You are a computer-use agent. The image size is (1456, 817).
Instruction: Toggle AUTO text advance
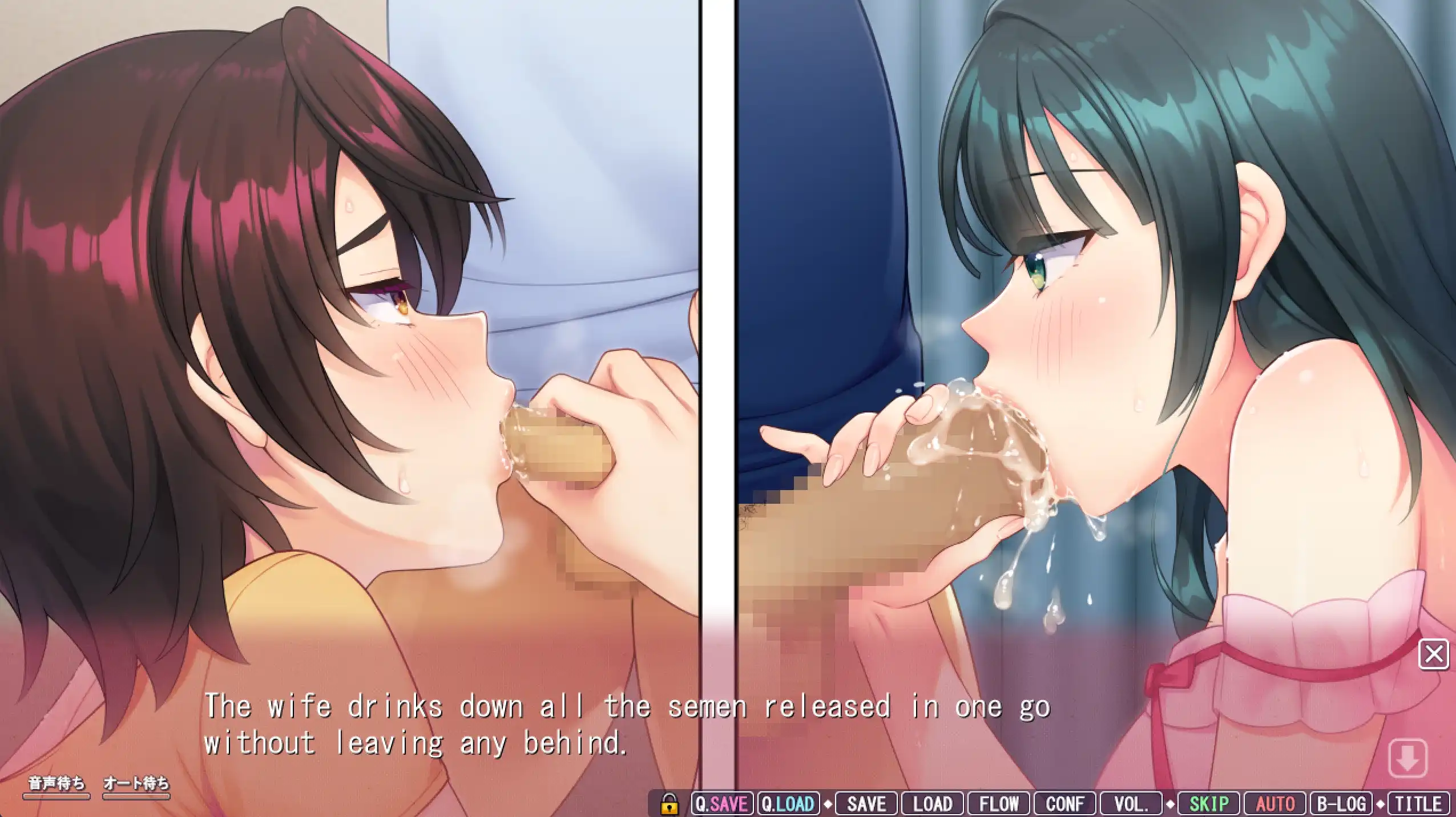tap(1275, 804)
